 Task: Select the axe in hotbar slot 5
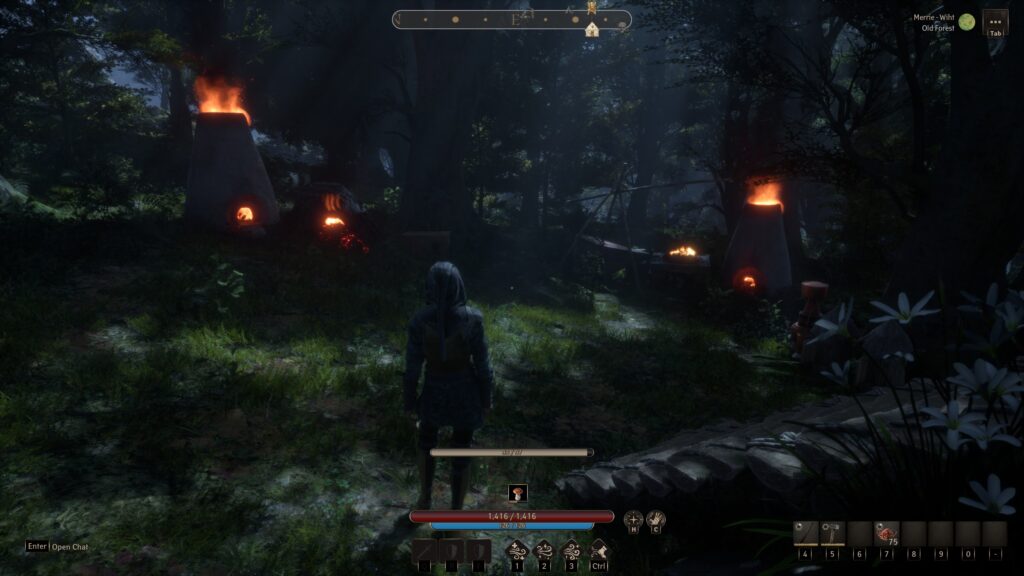point(833,534)
